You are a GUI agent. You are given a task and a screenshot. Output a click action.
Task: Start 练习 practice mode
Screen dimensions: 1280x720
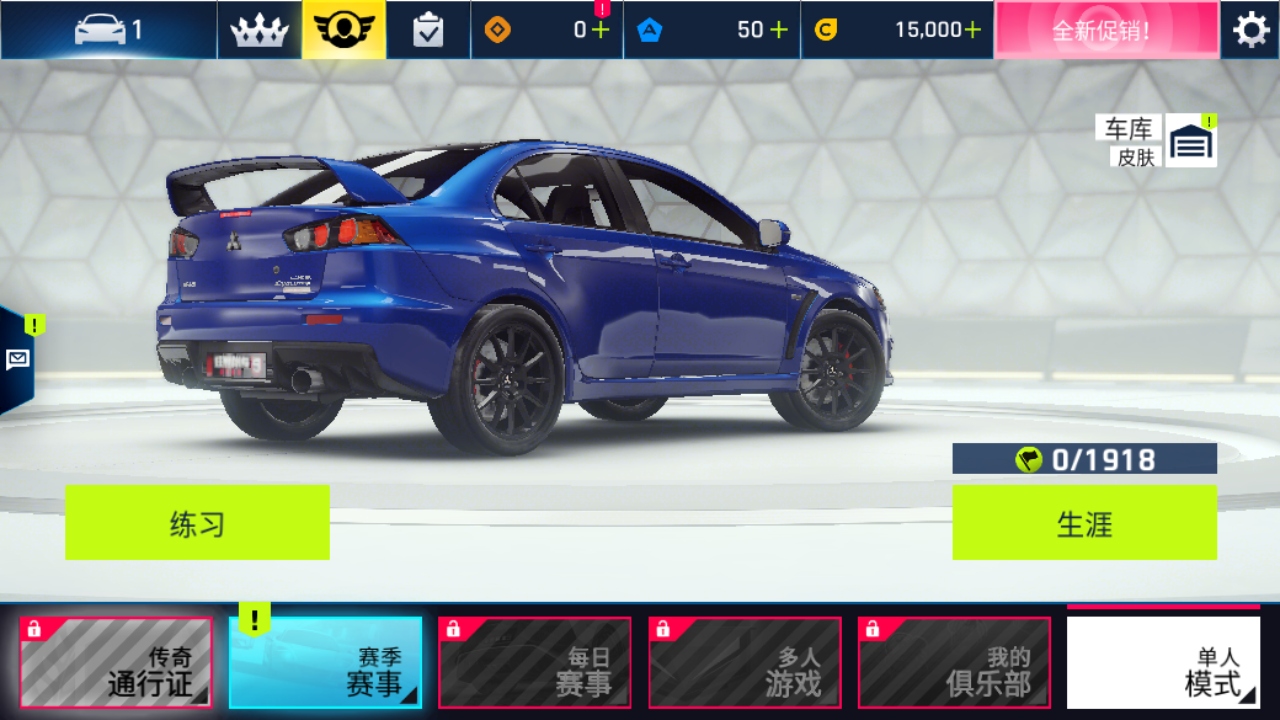pyautogui.click(x=197, y=522)
